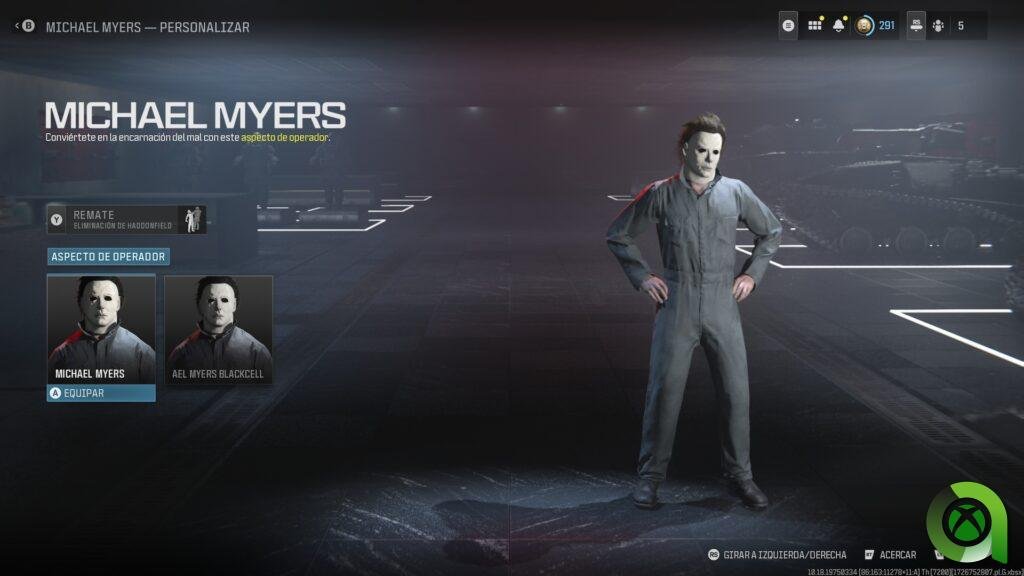Open the party members icon
This screenshot has height=576, width=1024.
[938, 26]
